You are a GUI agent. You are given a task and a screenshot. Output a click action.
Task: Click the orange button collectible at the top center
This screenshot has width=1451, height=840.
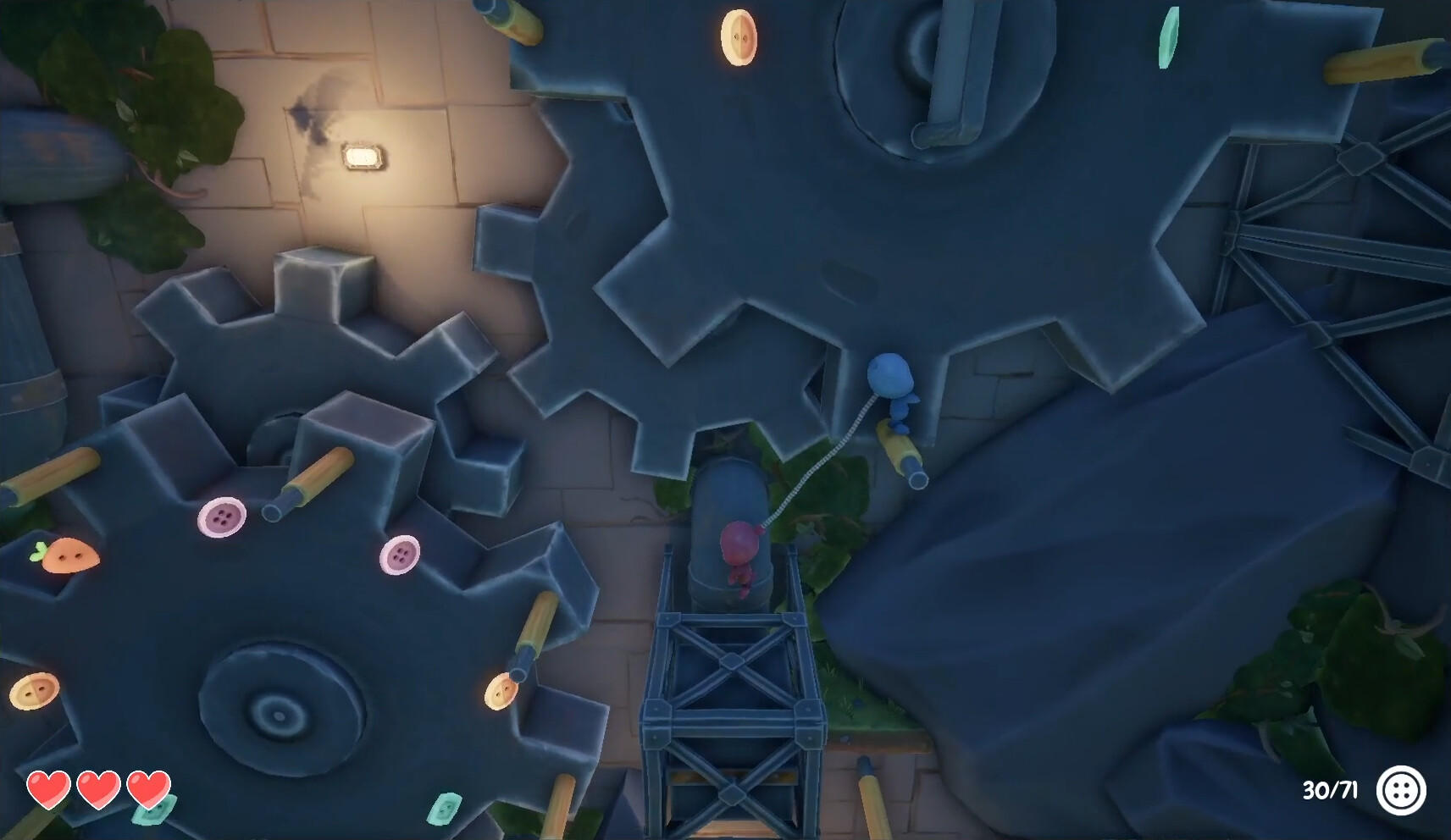[740, 37]
